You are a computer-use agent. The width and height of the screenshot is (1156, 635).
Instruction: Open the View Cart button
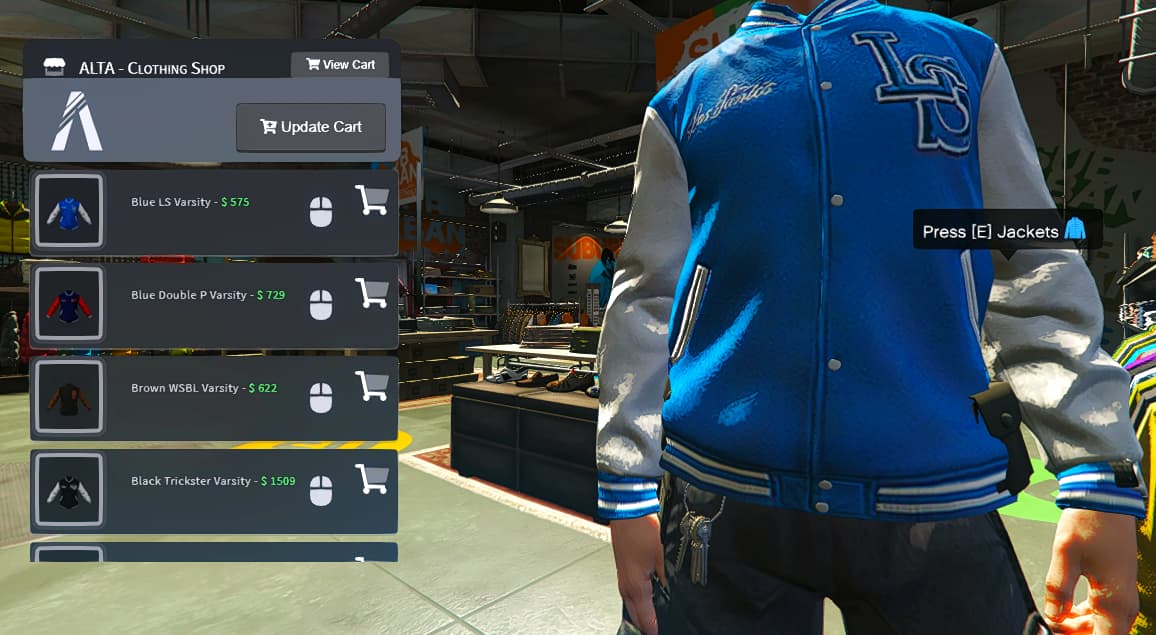[340, 65]
